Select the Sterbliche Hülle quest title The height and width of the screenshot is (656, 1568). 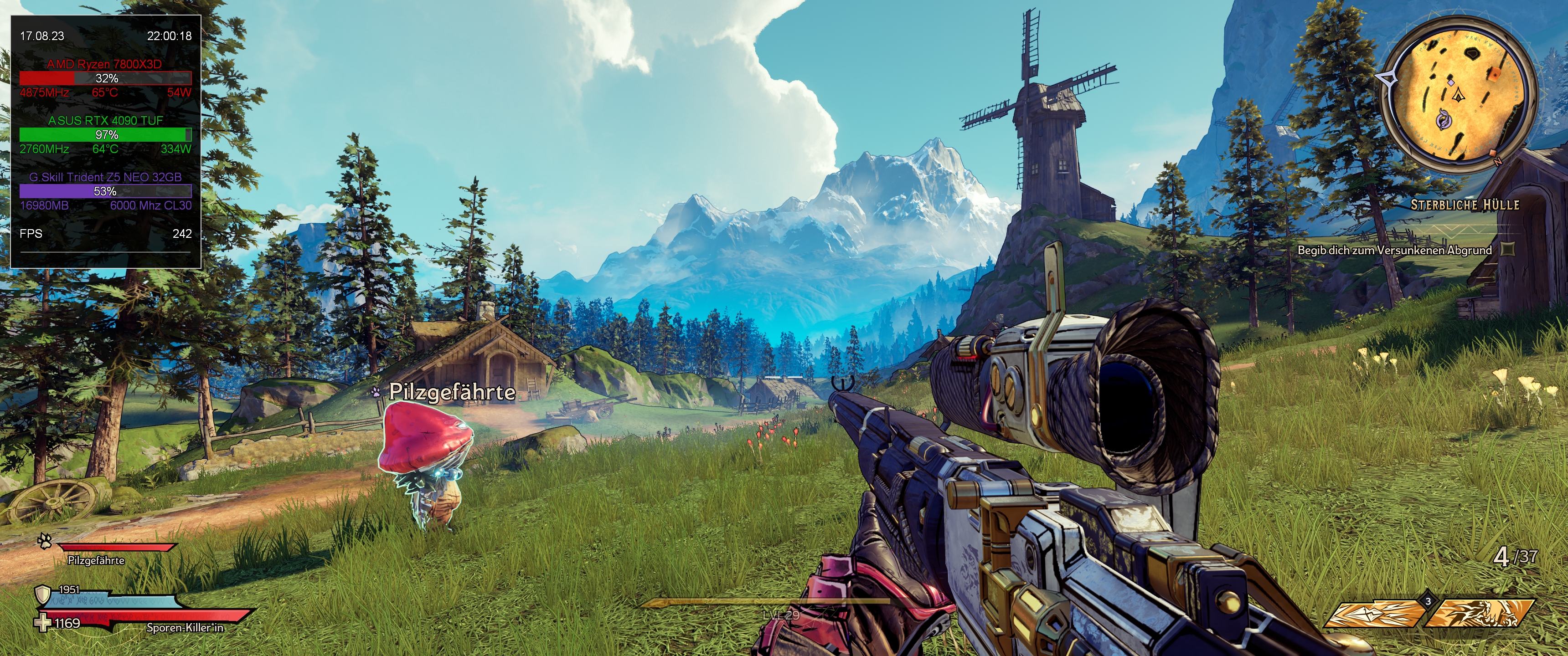pyautogui.click(x=1465, y=205)
